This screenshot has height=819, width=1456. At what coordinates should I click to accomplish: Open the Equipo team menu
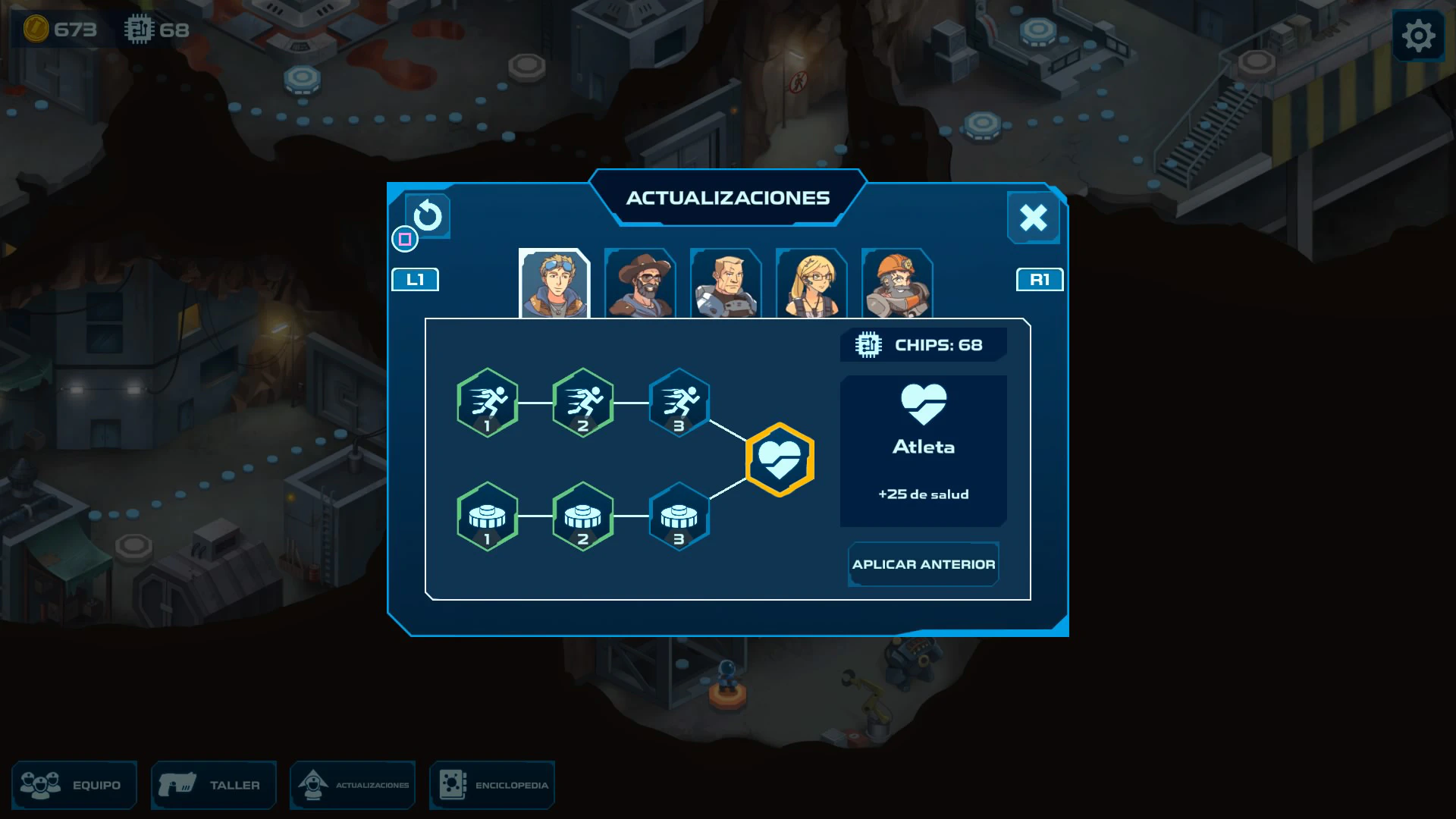point(74,785)
